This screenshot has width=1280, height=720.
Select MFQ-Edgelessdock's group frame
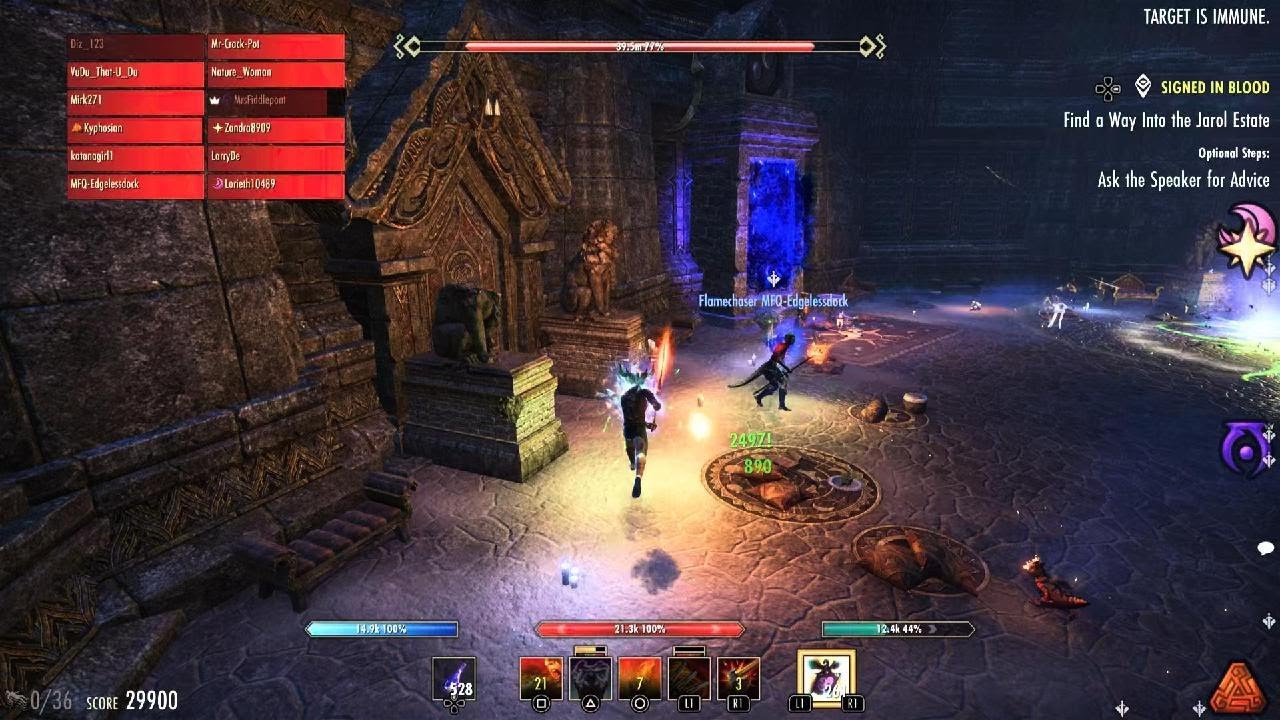pos(135,185)
